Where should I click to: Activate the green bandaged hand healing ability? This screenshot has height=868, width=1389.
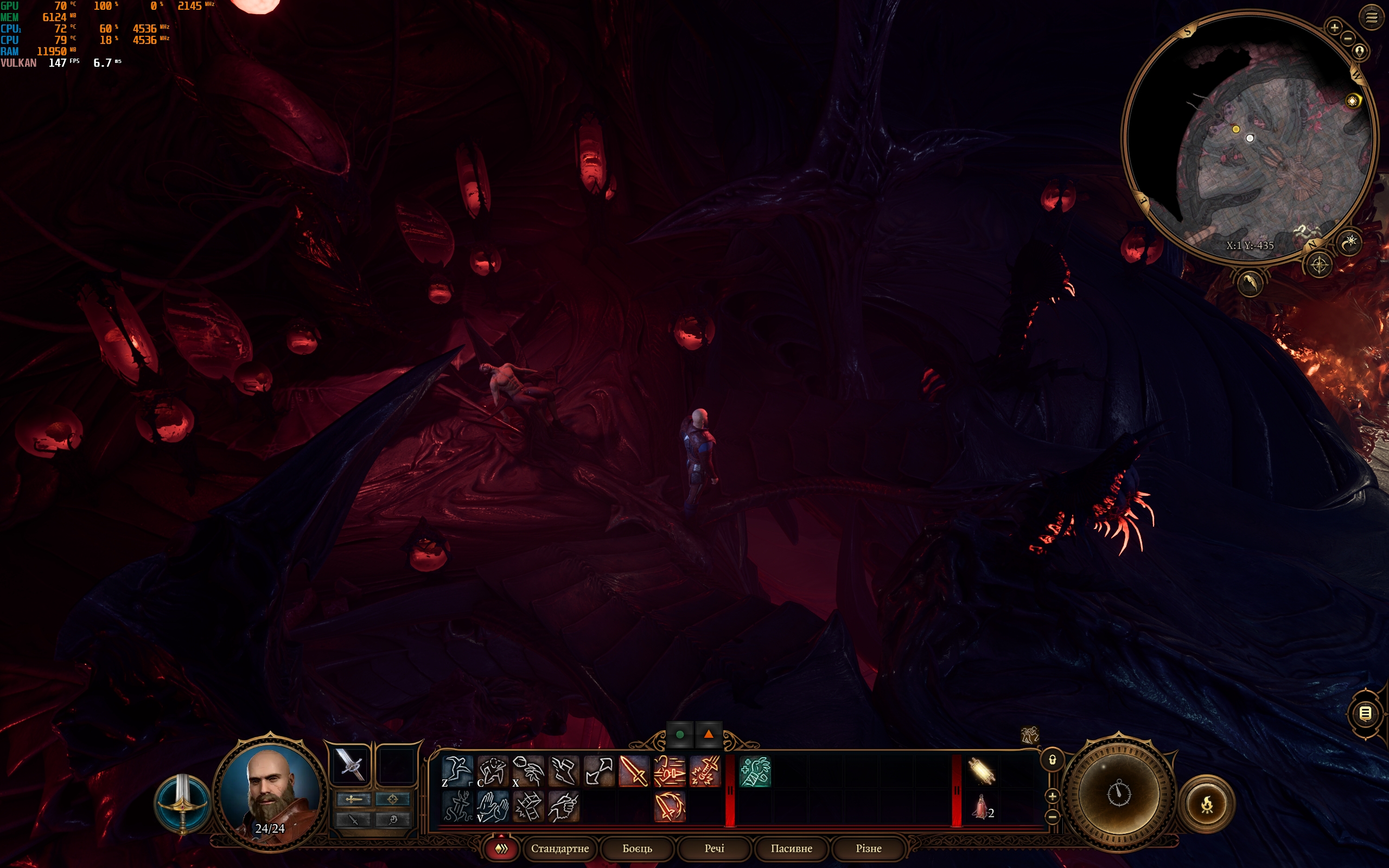click(755, 770)
